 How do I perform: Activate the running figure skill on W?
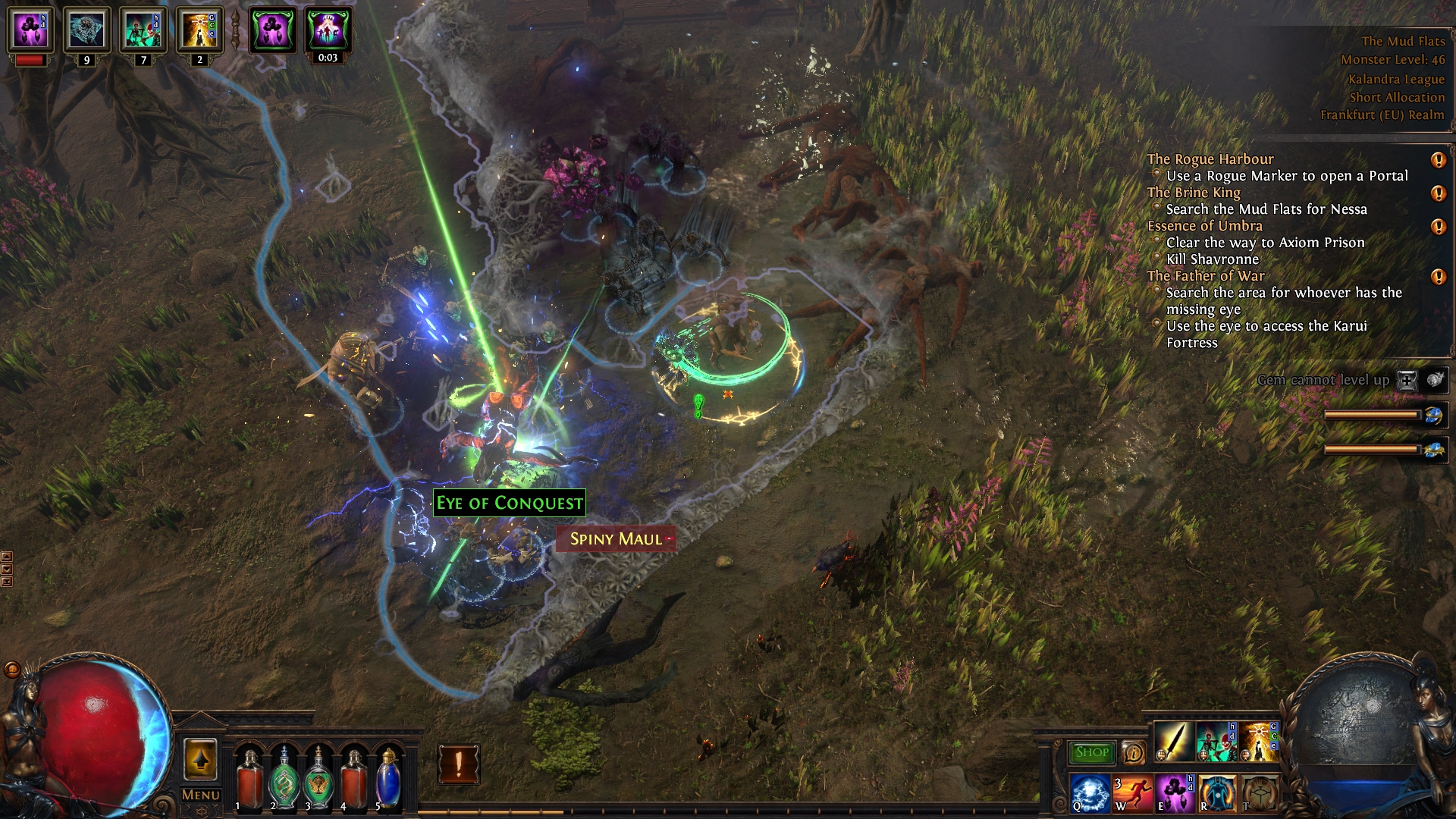pyautogui.click(x=1132, y=793)
